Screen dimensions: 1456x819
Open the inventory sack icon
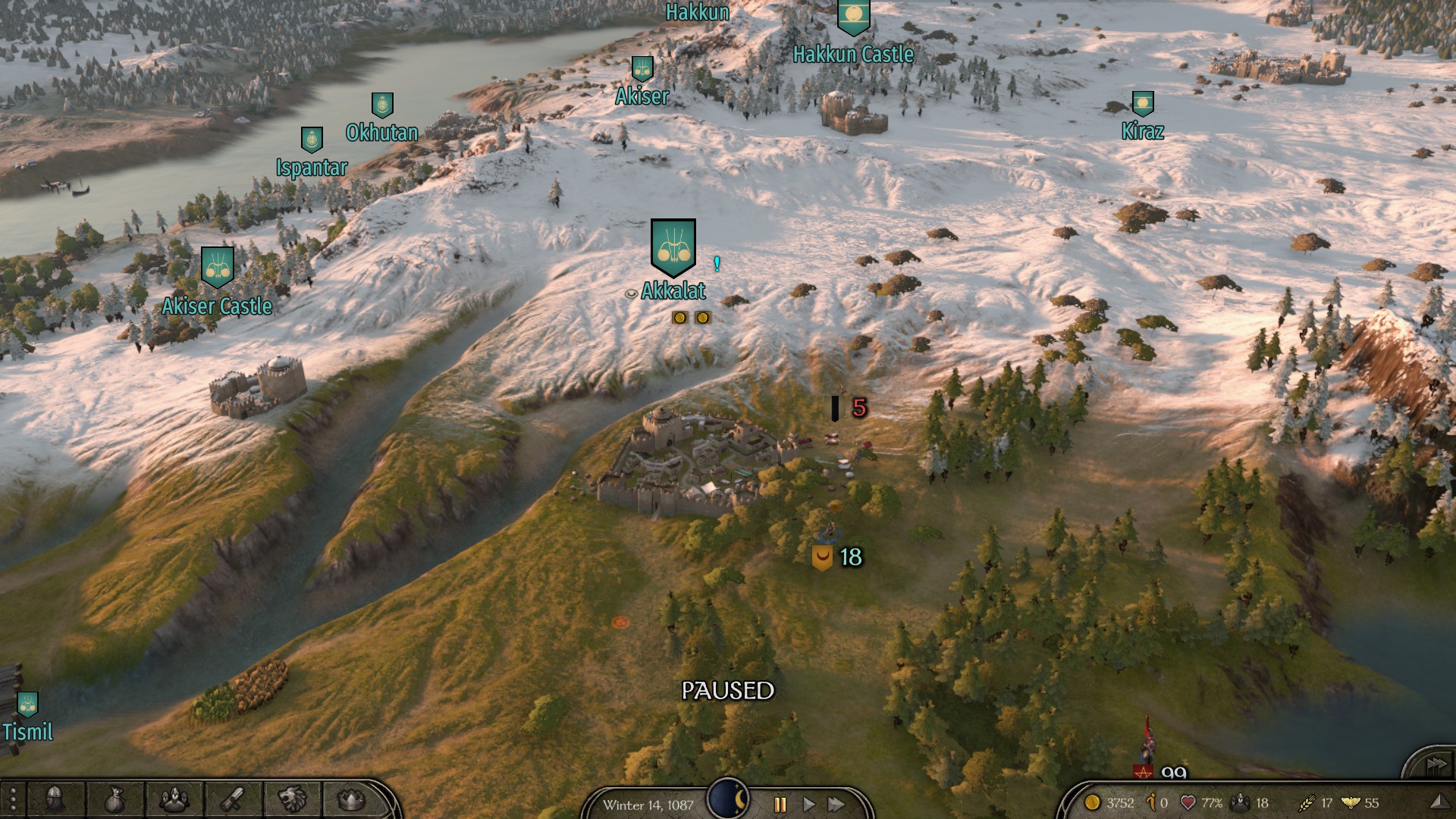tap(115, 799)
